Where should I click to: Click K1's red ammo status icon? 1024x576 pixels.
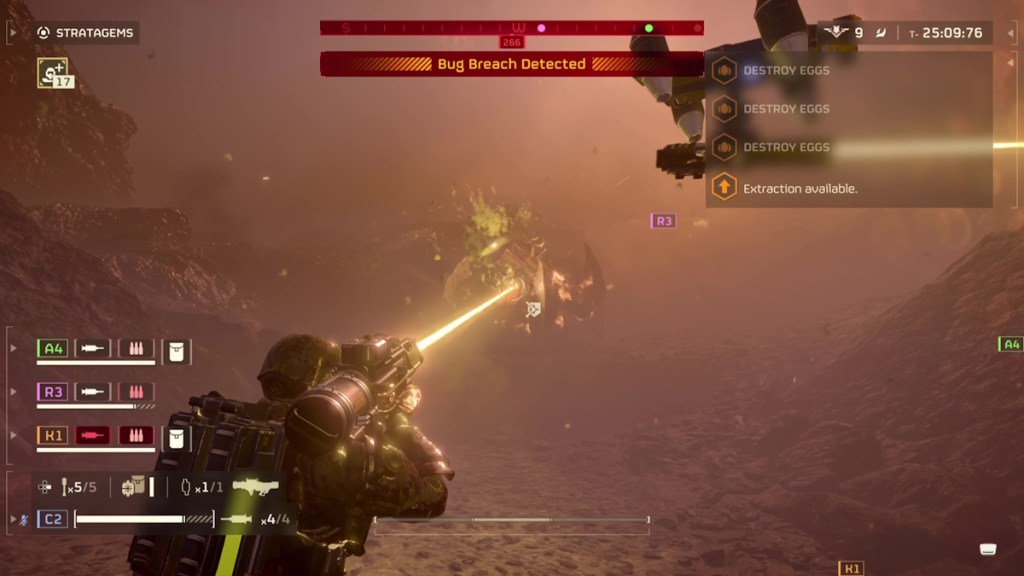pos(136,436)
